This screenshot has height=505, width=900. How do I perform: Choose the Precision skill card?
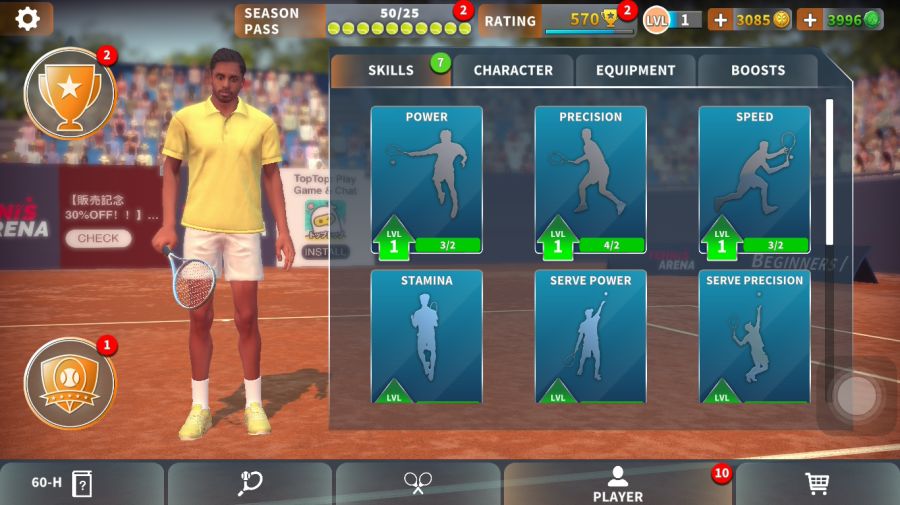tap(590, 180)
